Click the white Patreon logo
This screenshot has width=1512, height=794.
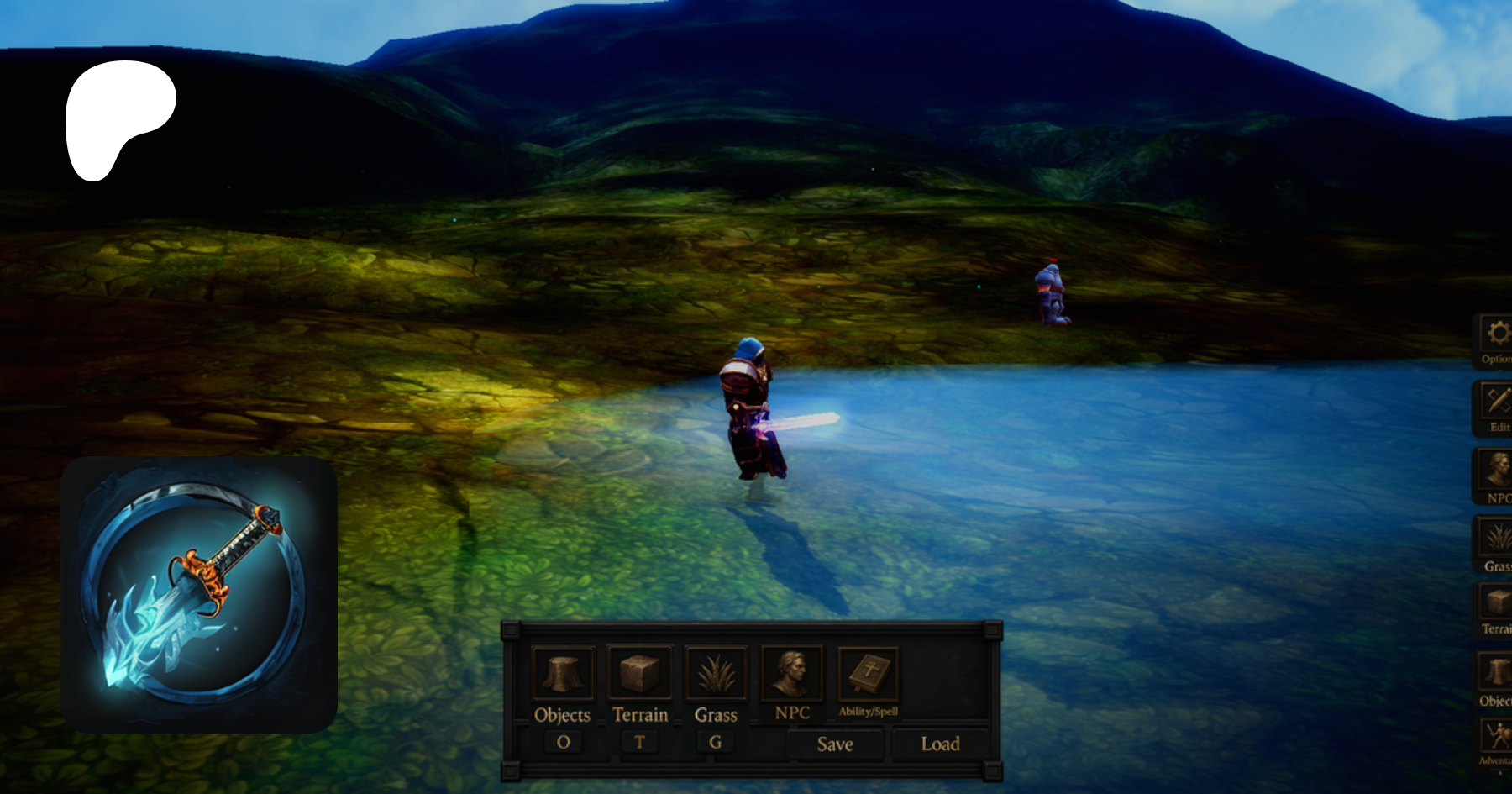coord(118,119)
